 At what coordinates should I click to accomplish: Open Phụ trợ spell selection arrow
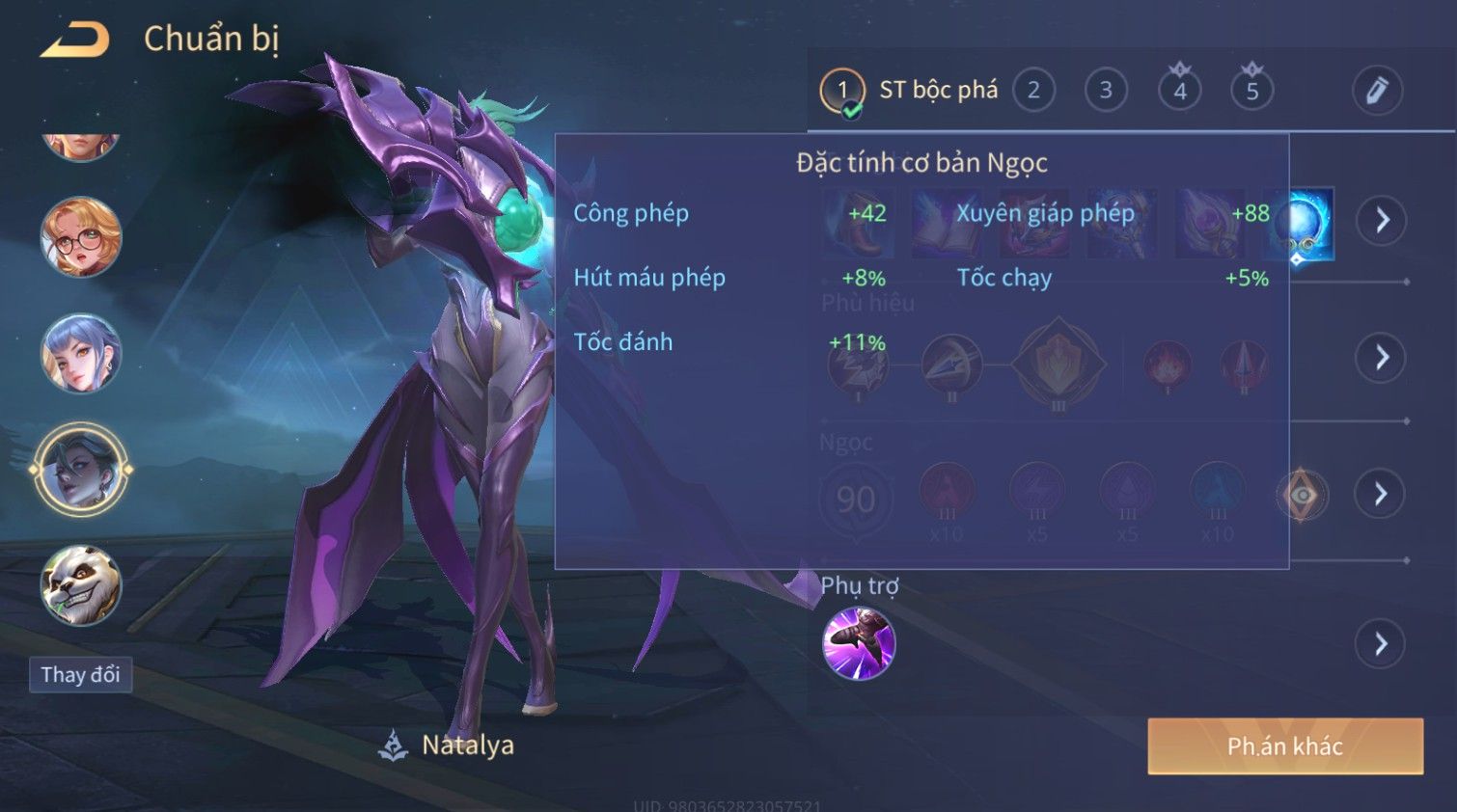pyautogui.click(x=1381, y=644)
